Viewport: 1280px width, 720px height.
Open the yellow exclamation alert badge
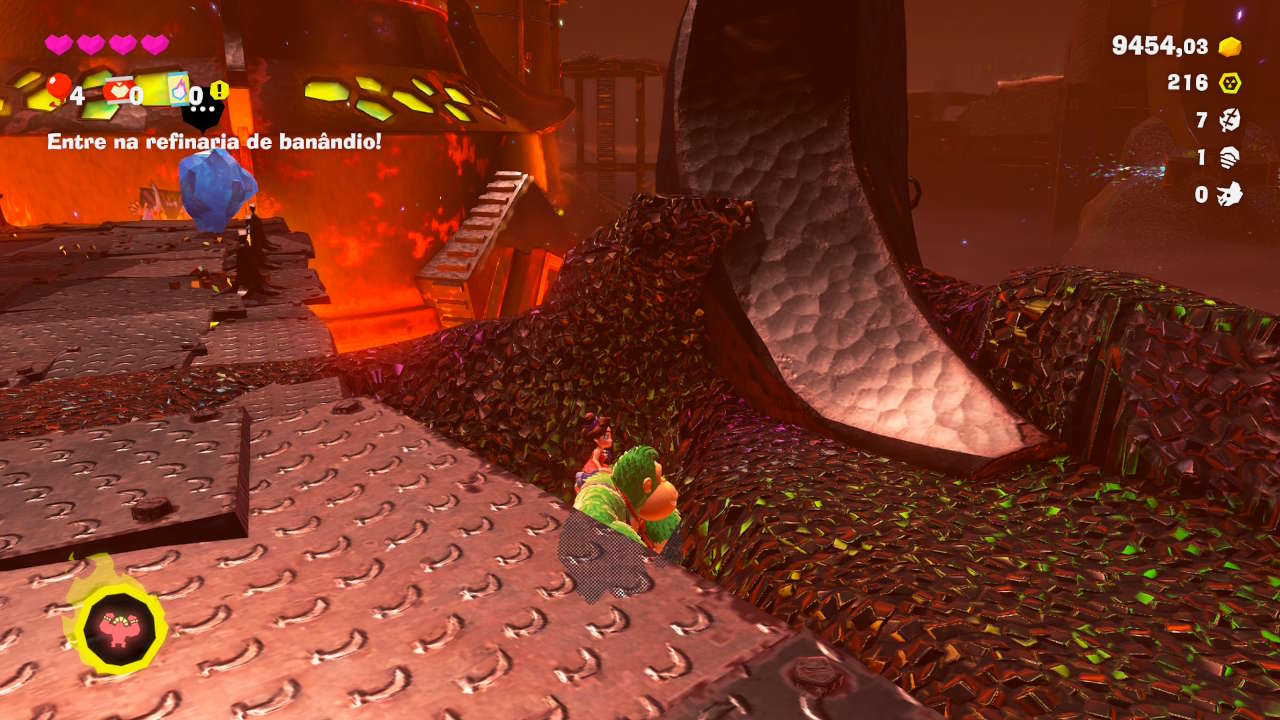pos(219,91)
